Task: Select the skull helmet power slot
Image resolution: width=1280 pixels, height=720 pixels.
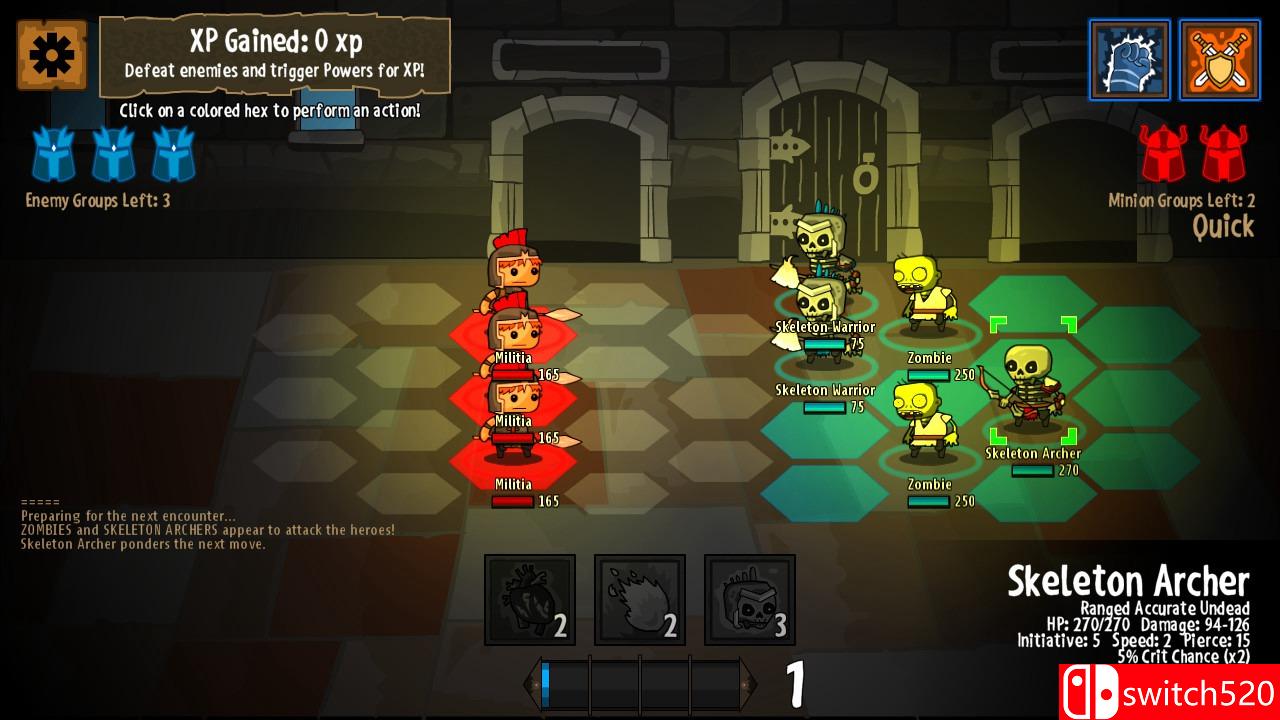Action: pyautogui.click(x=750, y=600)
